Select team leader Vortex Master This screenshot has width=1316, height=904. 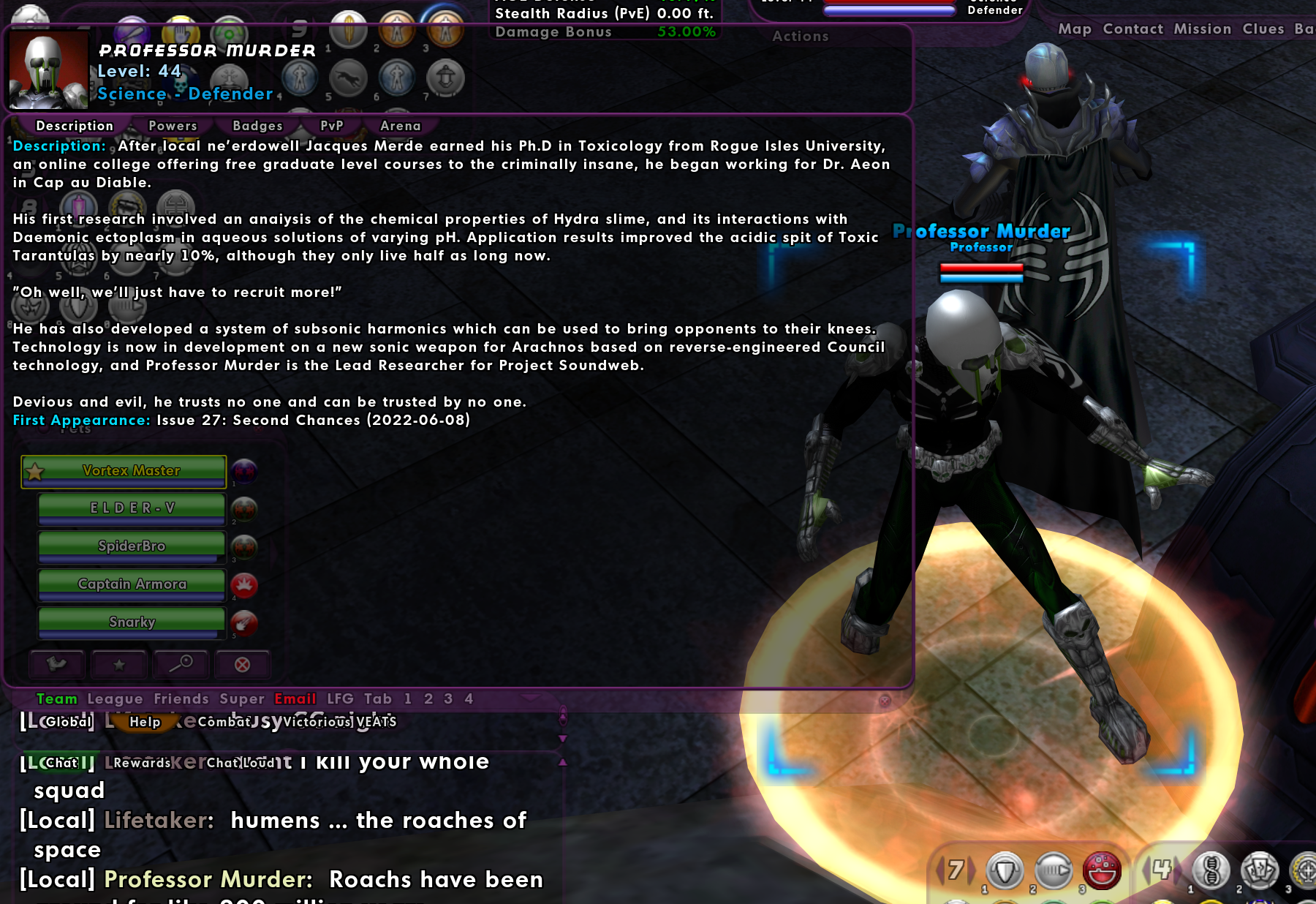(x=131, y=471)
